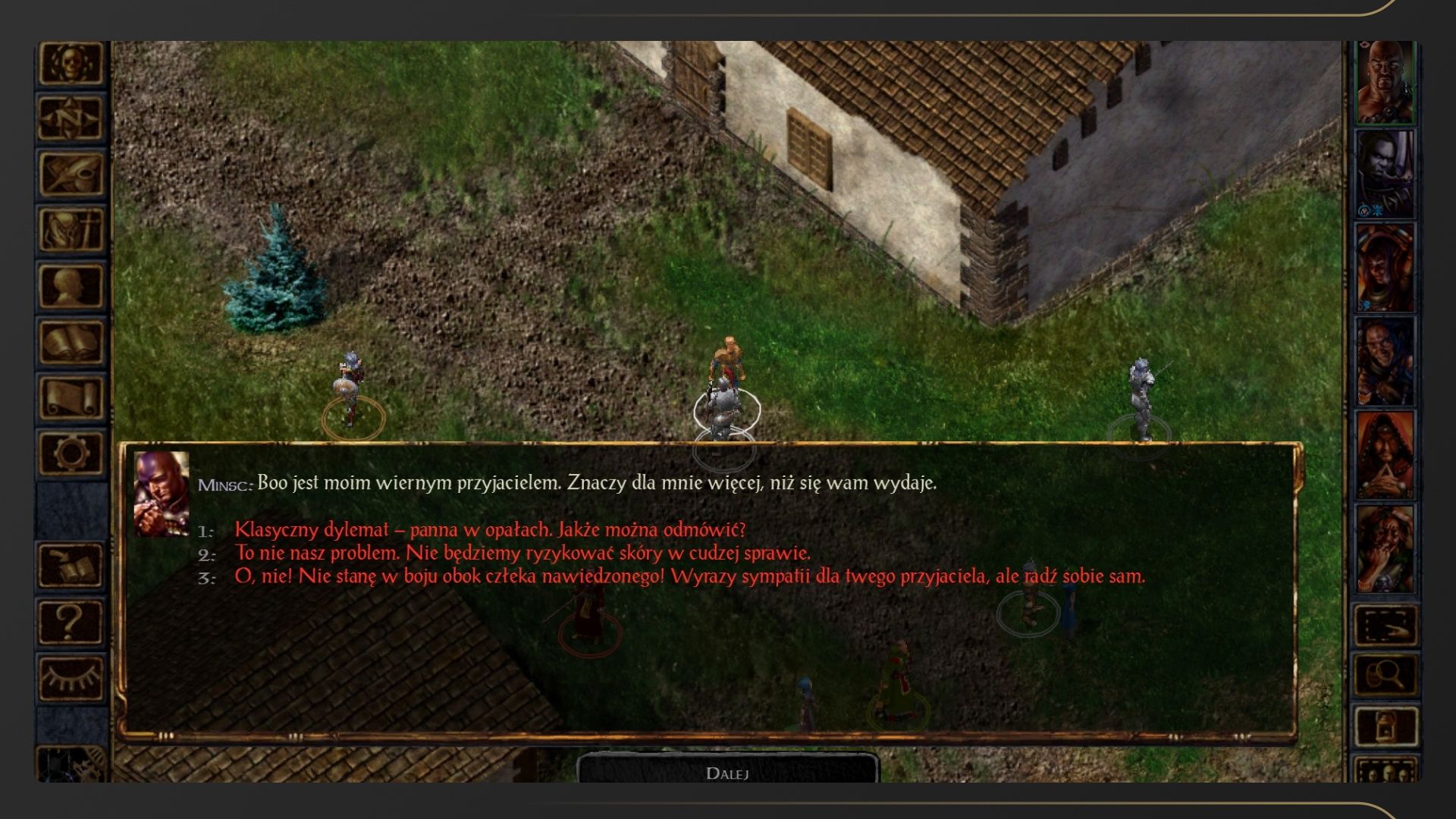Open the options gear icon

click(x=71, y=453)
